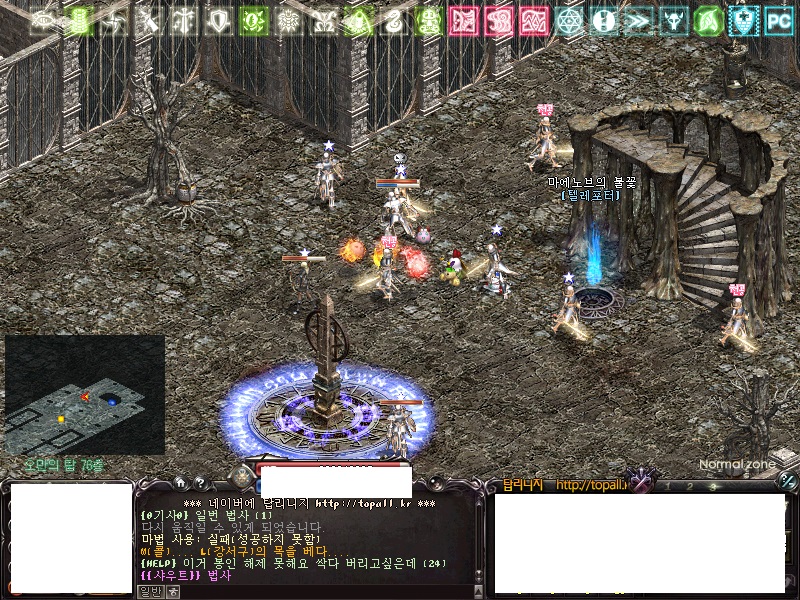Click the PC status icon

click(778, 19)
